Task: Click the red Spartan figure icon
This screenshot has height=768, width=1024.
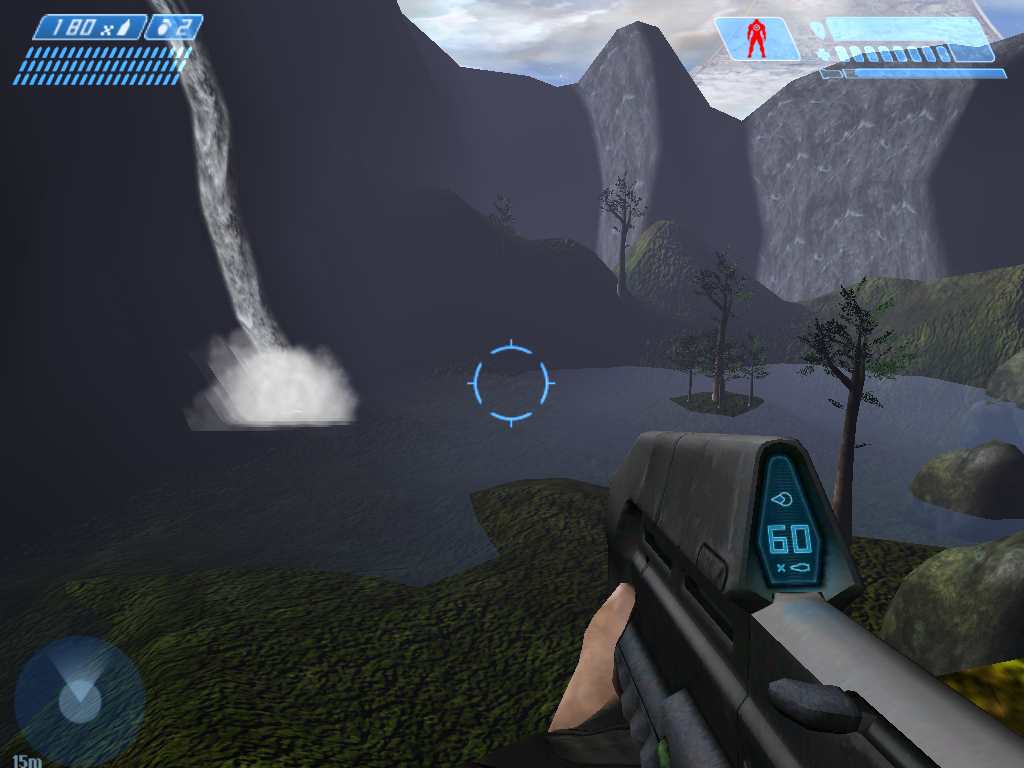Action: pyautogui.click(x=756, y=39)
